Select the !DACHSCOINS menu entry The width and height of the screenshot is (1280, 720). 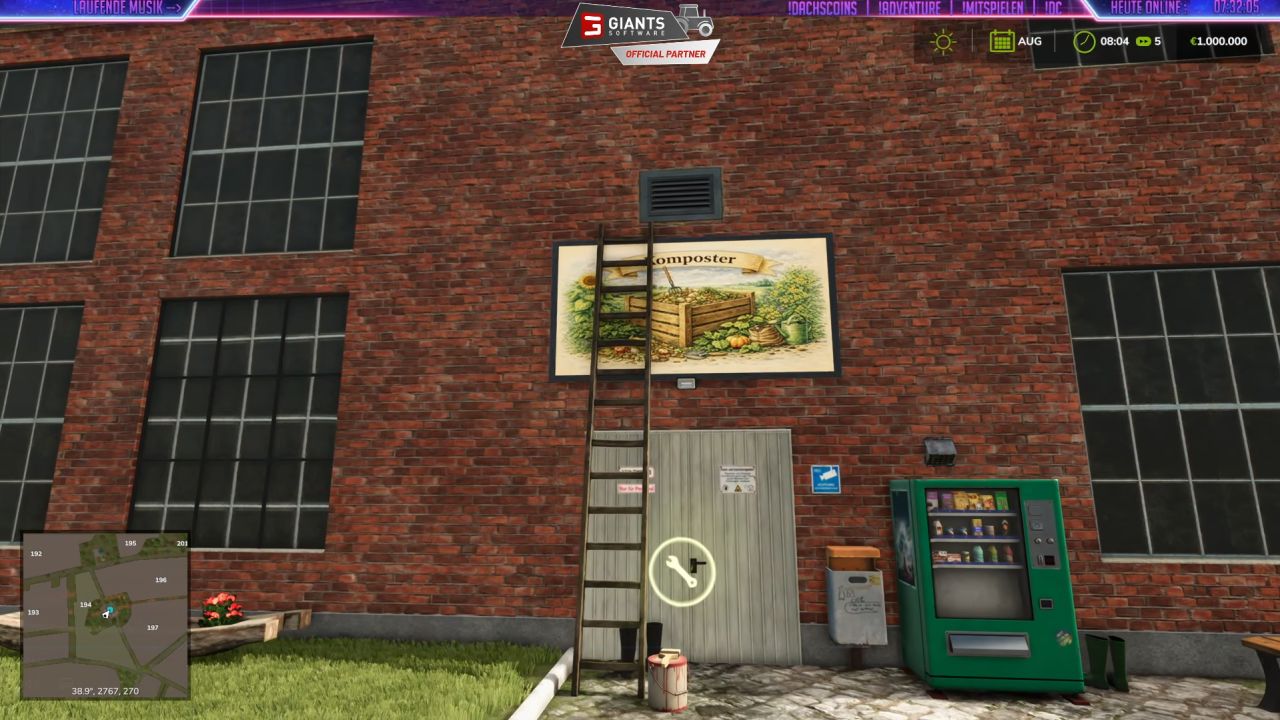(821, 8)
